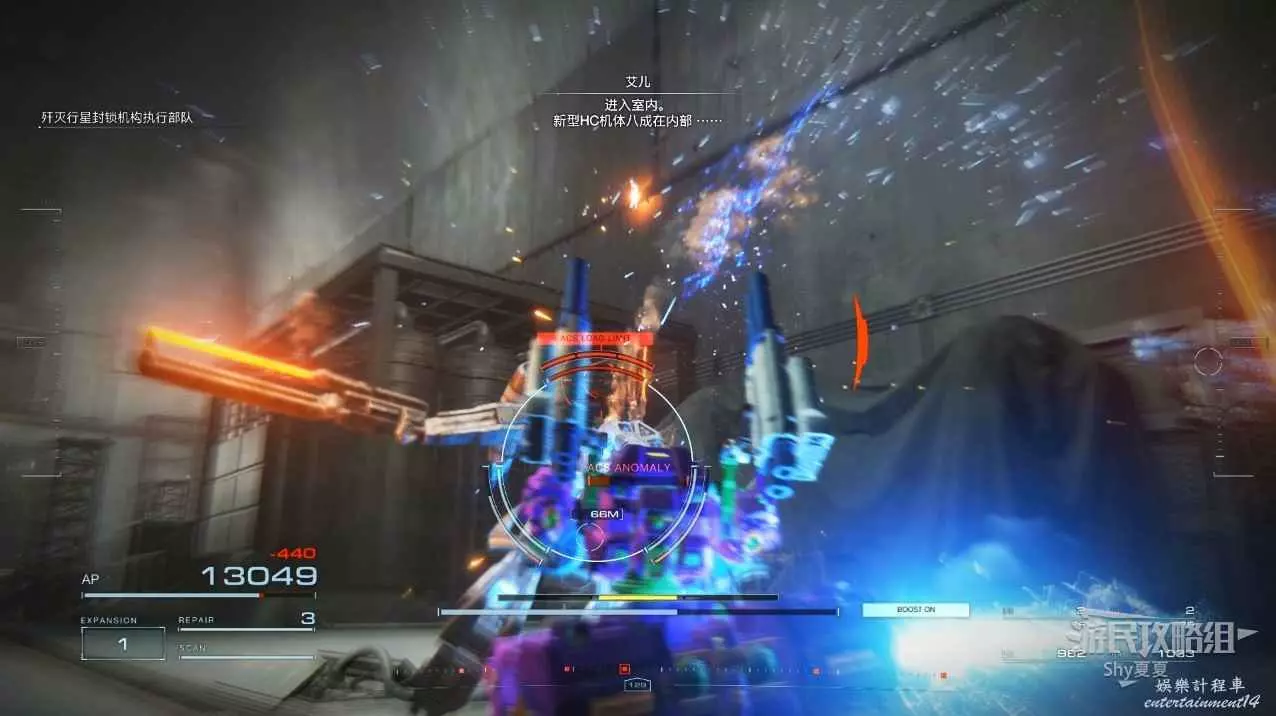Toggle the Boost On indicator

[x=915, y=610]
